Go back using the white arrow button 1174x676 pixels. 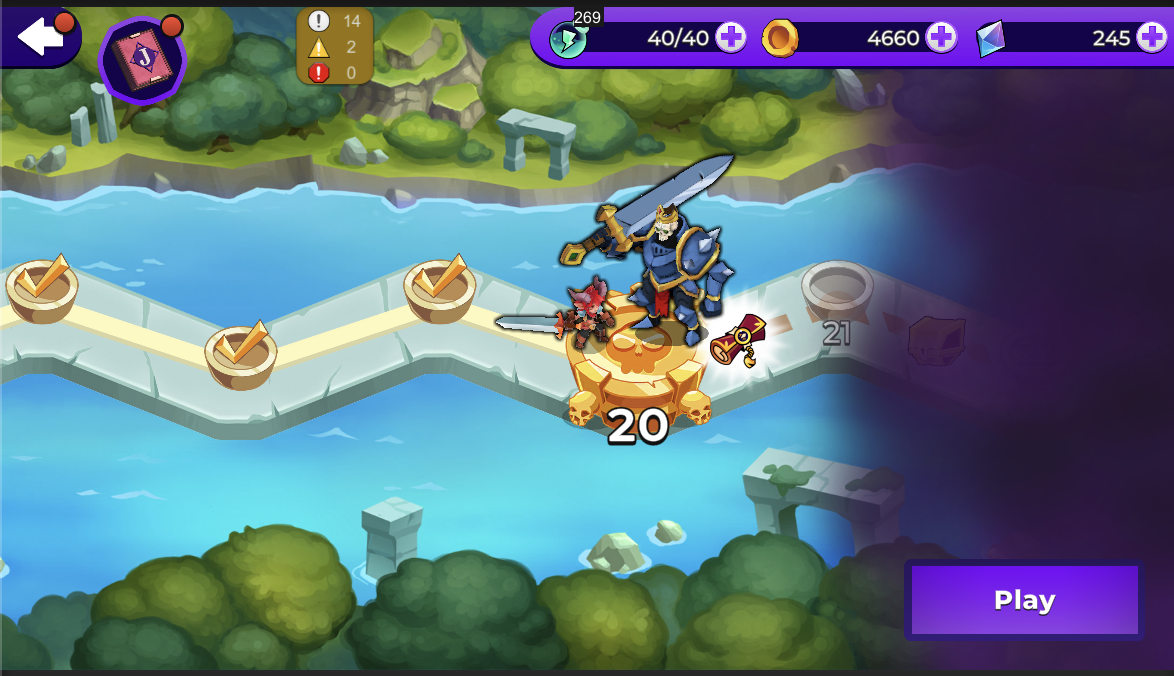[39, 36]
